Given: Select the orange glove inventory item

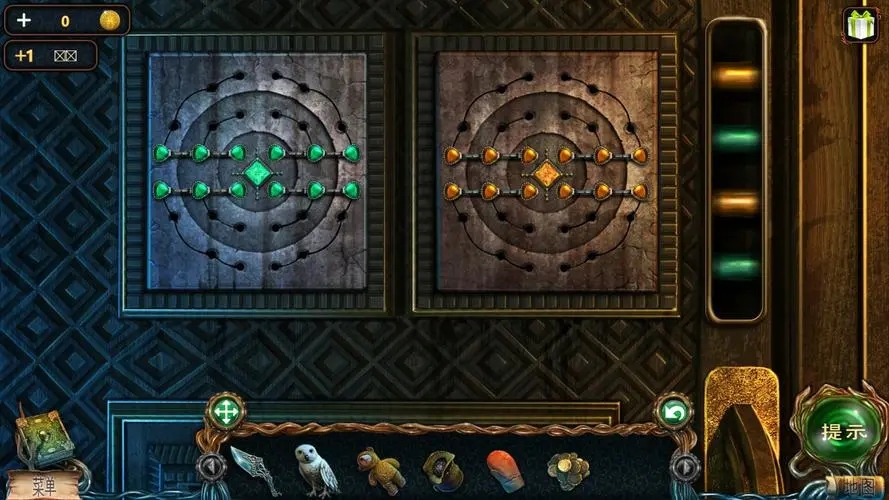Looking at the screenshot, I should (504, 469).
